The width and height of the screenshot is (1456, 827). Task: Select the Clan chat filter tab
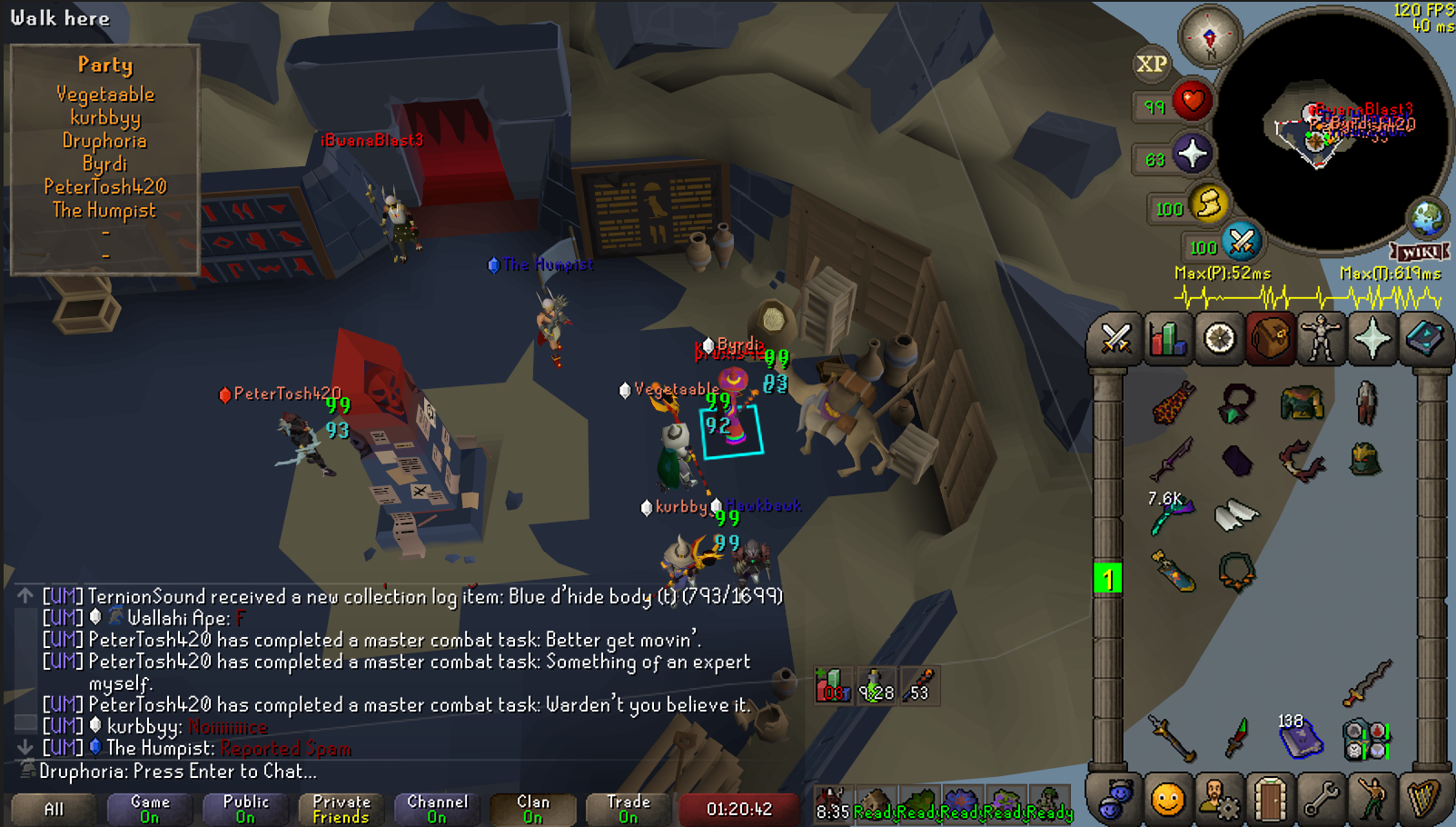click(533, 809)
